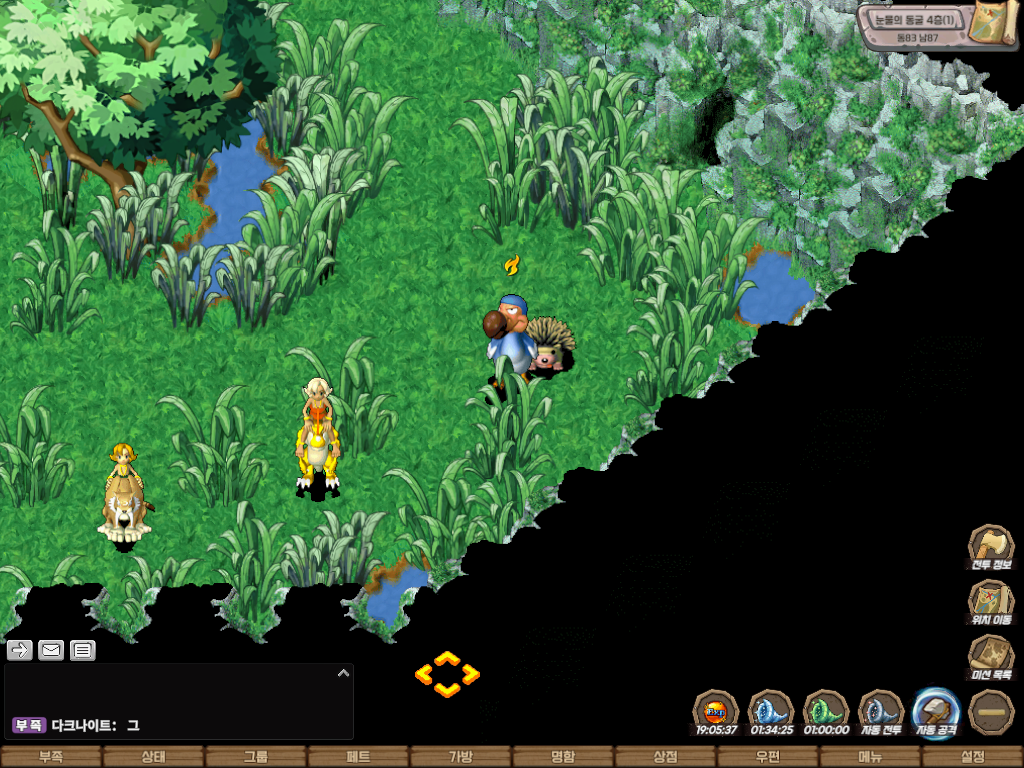Image resolution: width=1024 pixels, height=768 pixels.
Task: Open the 명함 (name card) menu
Action: click(x=563, y=757)
